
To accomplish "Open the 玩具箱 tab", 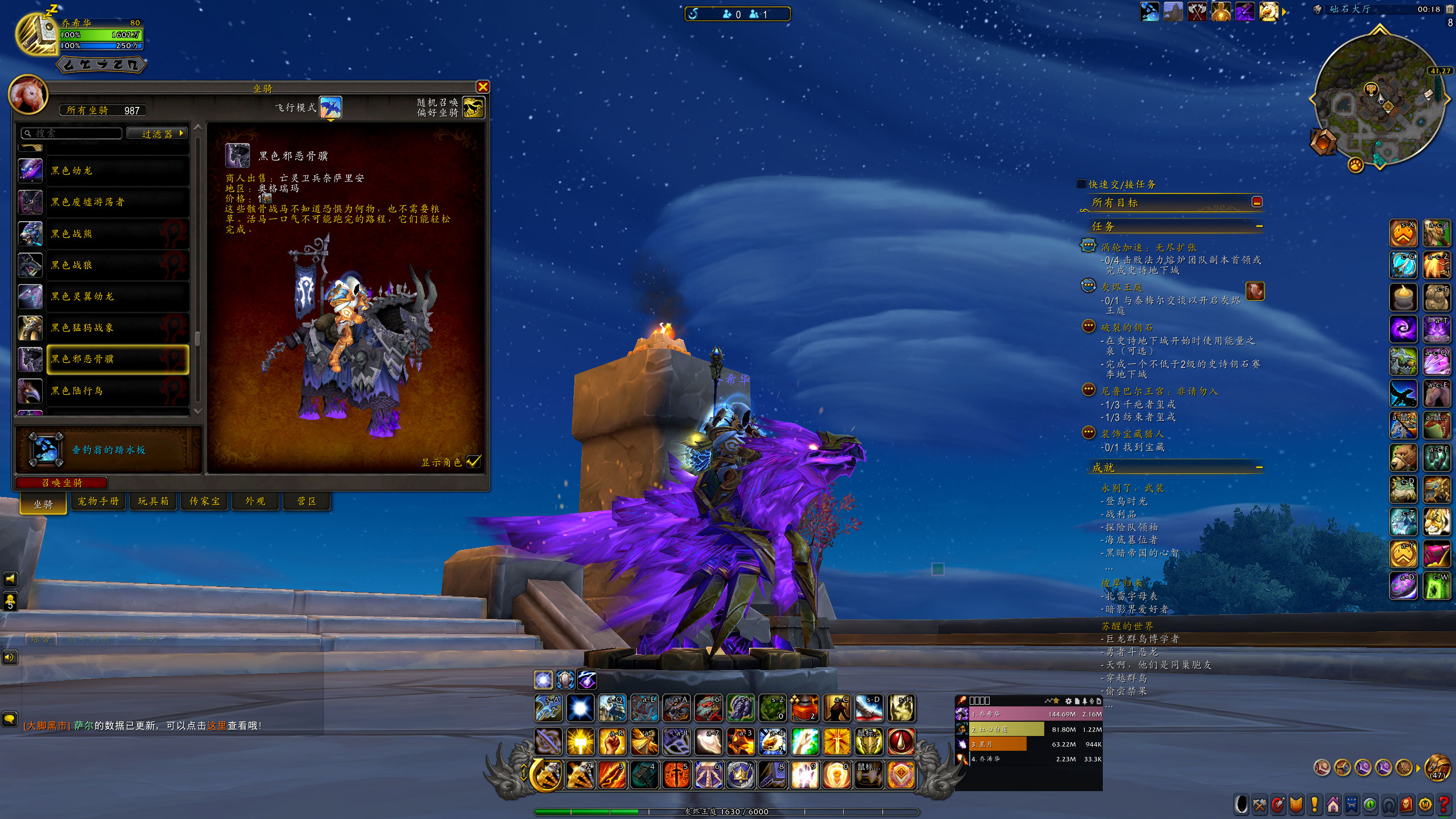I will coord(153,501).
